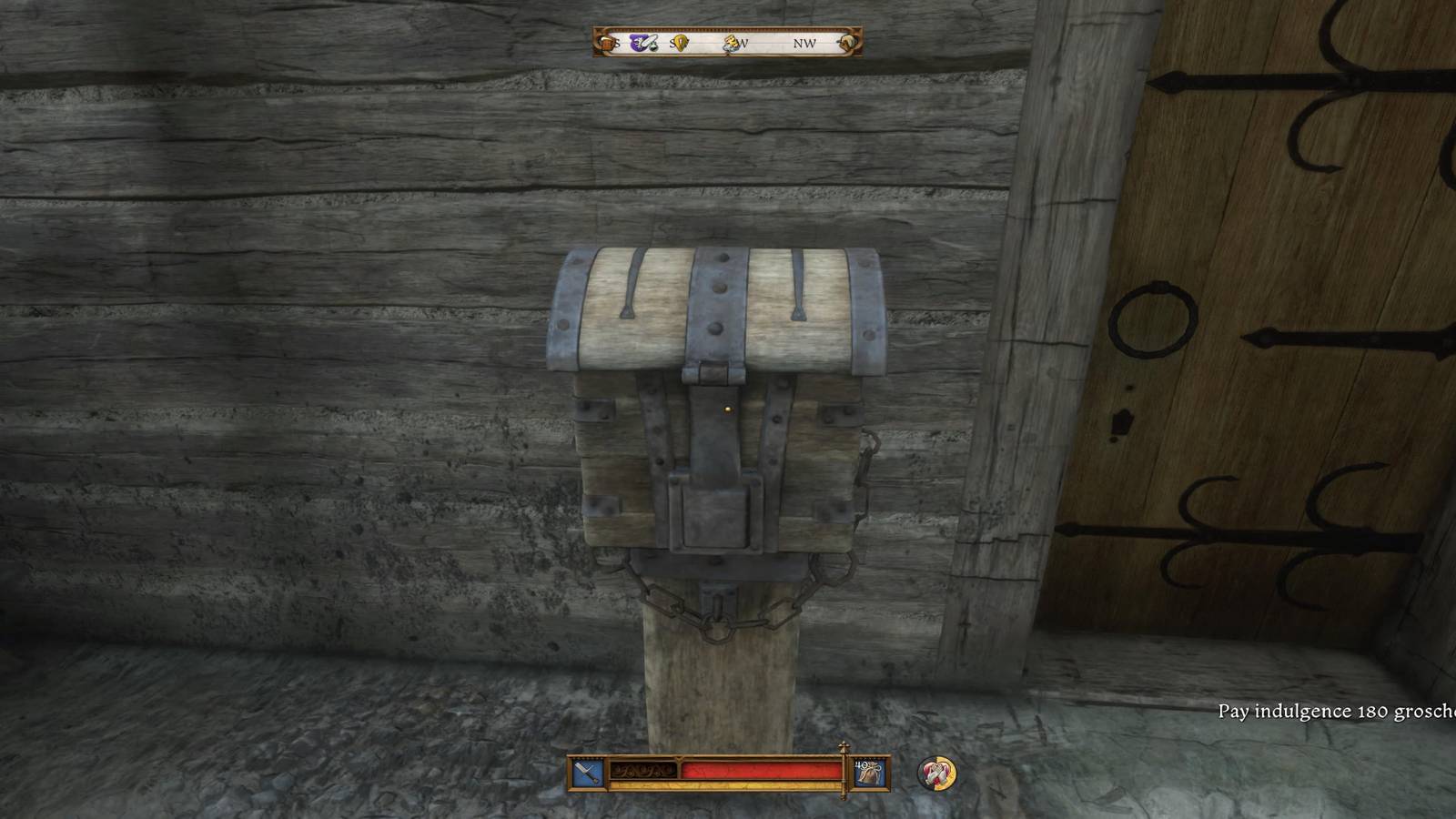
Task: Click the gold trim beneath the red bar
Action: click(761, 785)
